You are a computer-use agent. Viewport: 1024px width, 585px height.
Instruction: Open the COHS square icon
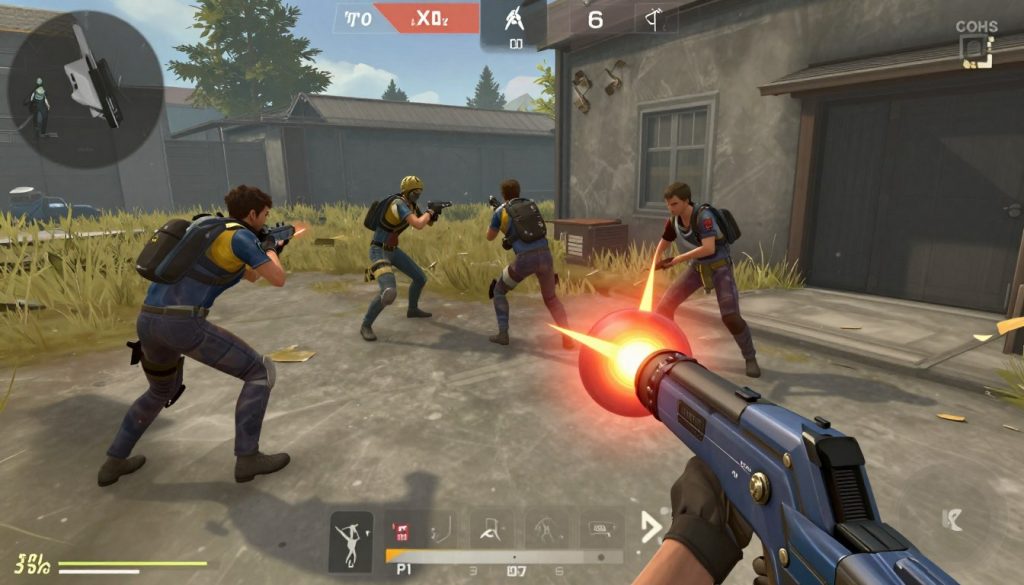pos(975,52)
